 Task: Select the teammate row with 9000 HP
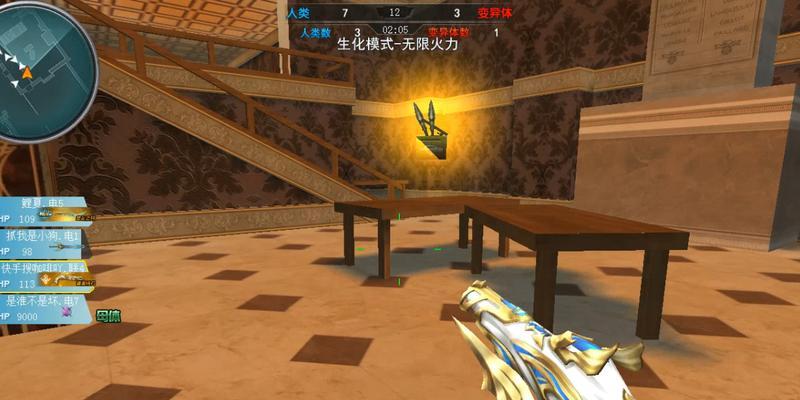click(x=40, y=308)
